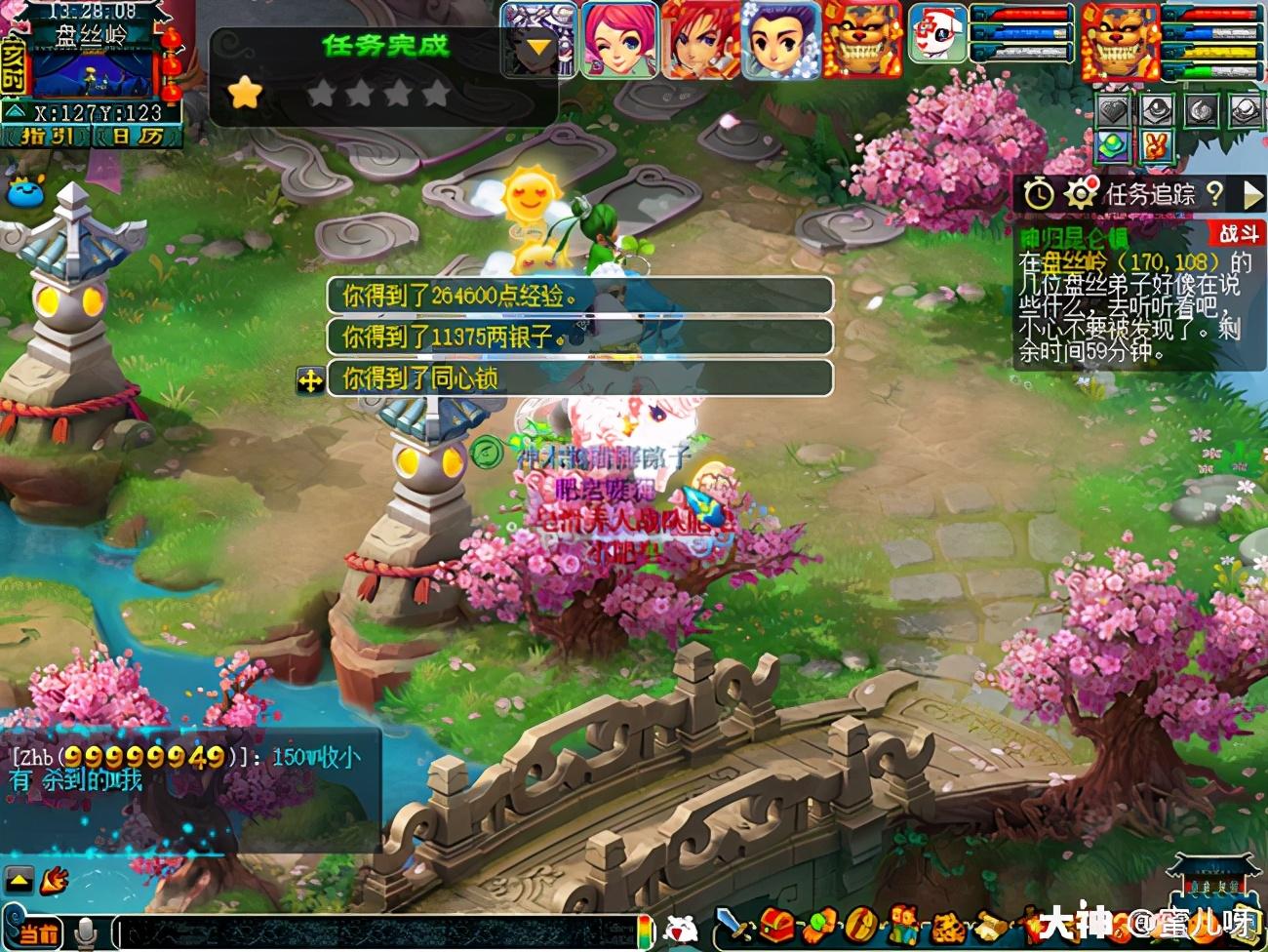Open the player's lion character portrait

pyautogui.click(x=1119, y=40)
